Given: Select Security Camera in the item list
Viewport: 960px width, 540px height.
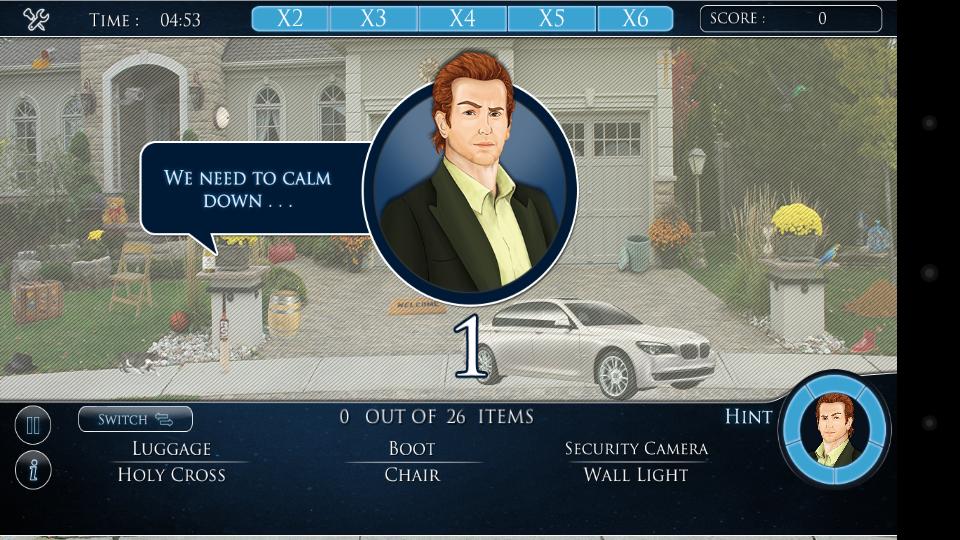Looking at the screenshot, I should [636, 449].
